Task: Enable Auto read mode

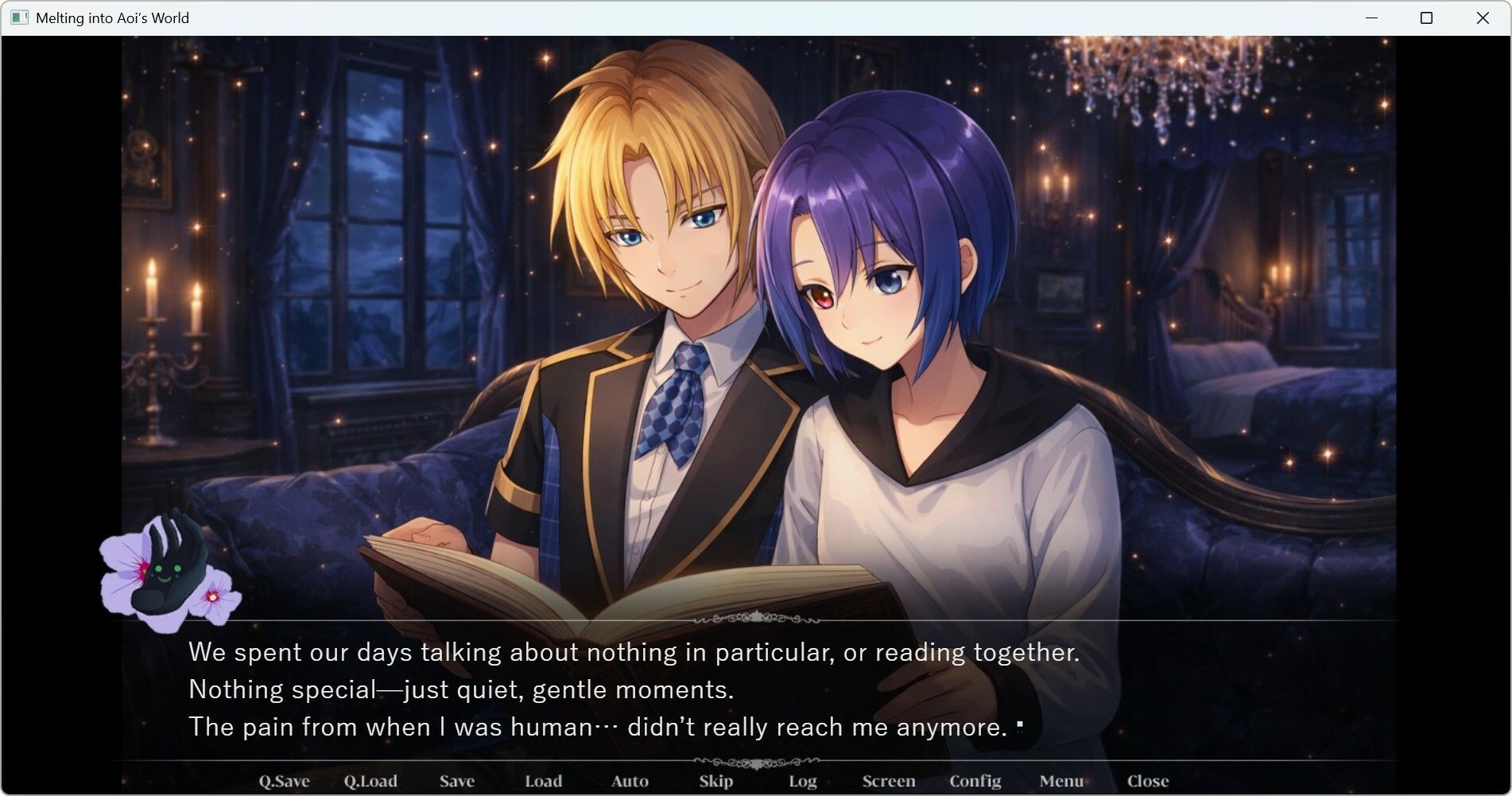Action: 629,781
